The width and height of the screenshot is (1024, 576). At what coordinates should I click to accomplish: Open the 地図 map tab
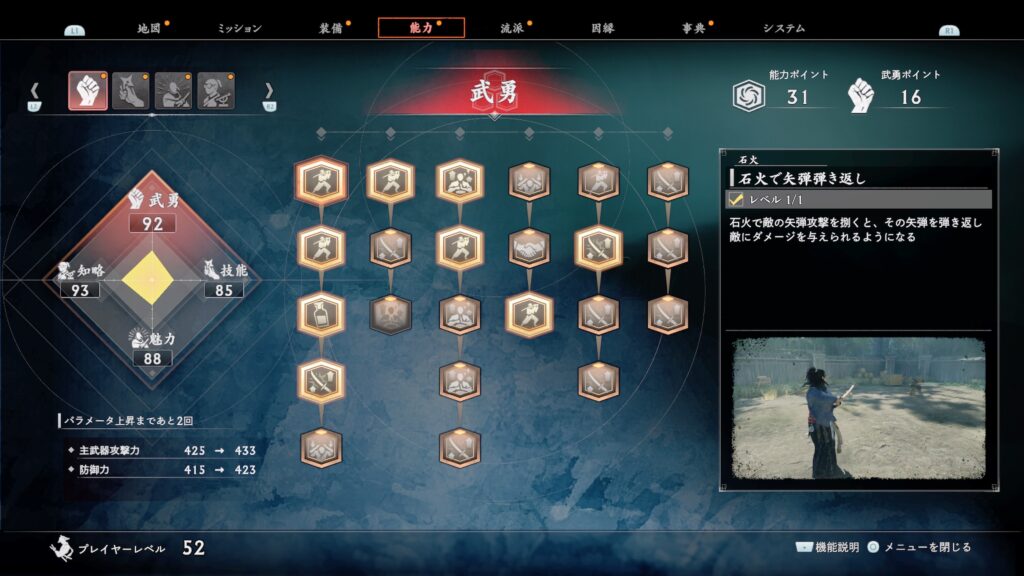click(148, 28)
